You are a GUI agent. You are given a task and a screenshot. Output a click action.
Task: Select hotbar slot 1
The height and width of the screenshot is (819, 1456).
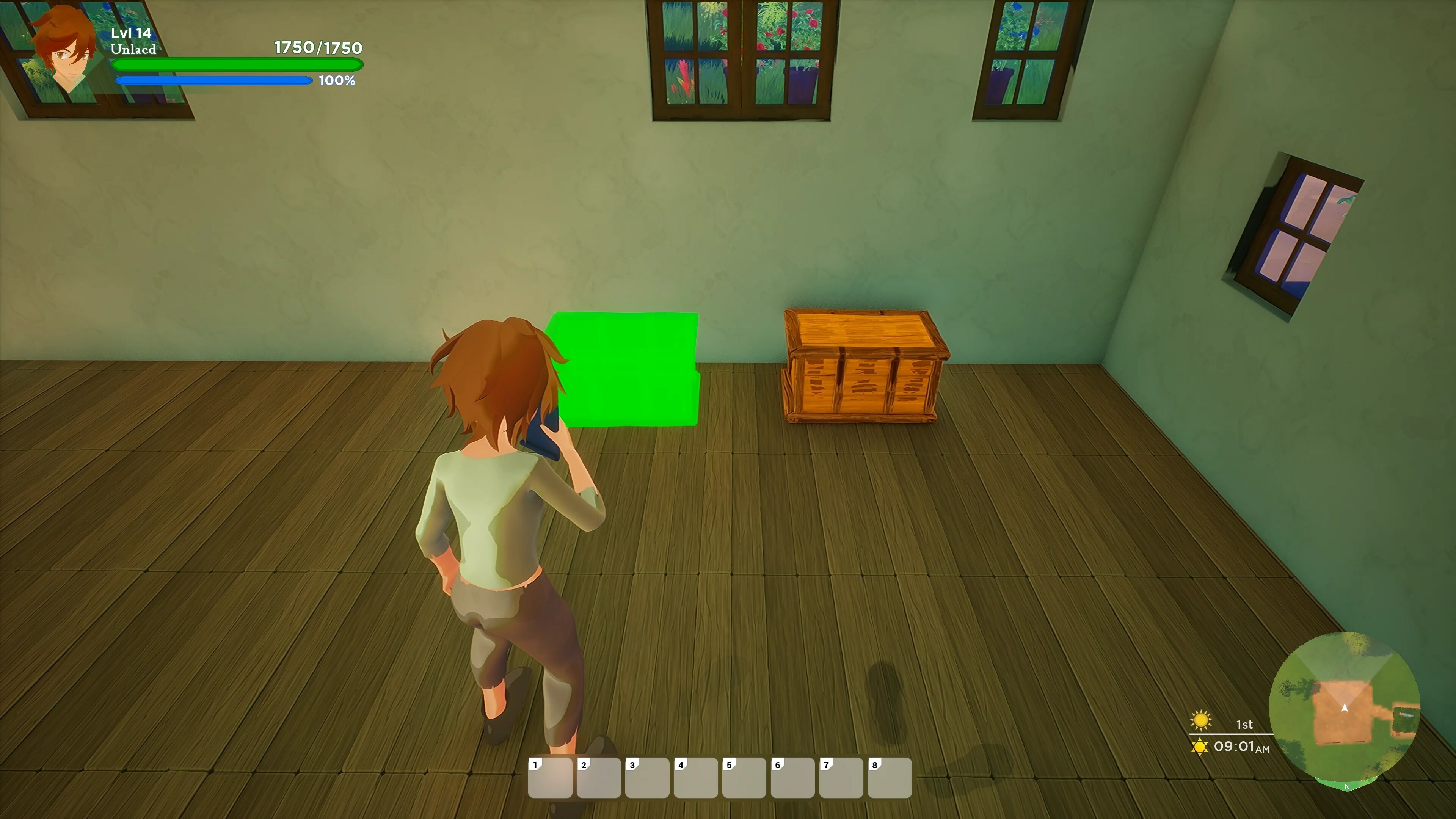click(x=551, y=780)
